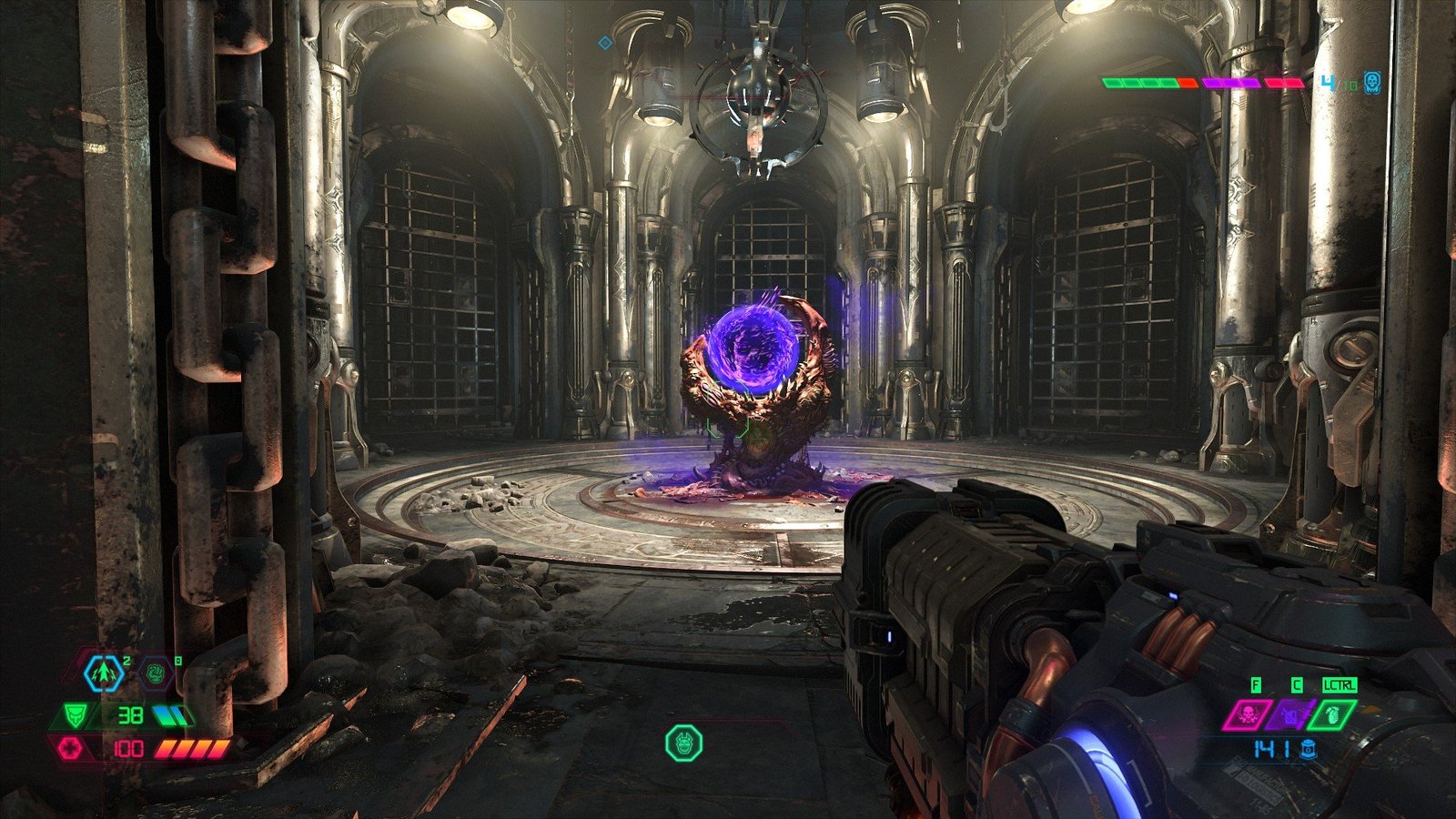This screenshot has width=1456, height=819.
Task: Click the green armor shield icon beside 38
Action: 74,714
